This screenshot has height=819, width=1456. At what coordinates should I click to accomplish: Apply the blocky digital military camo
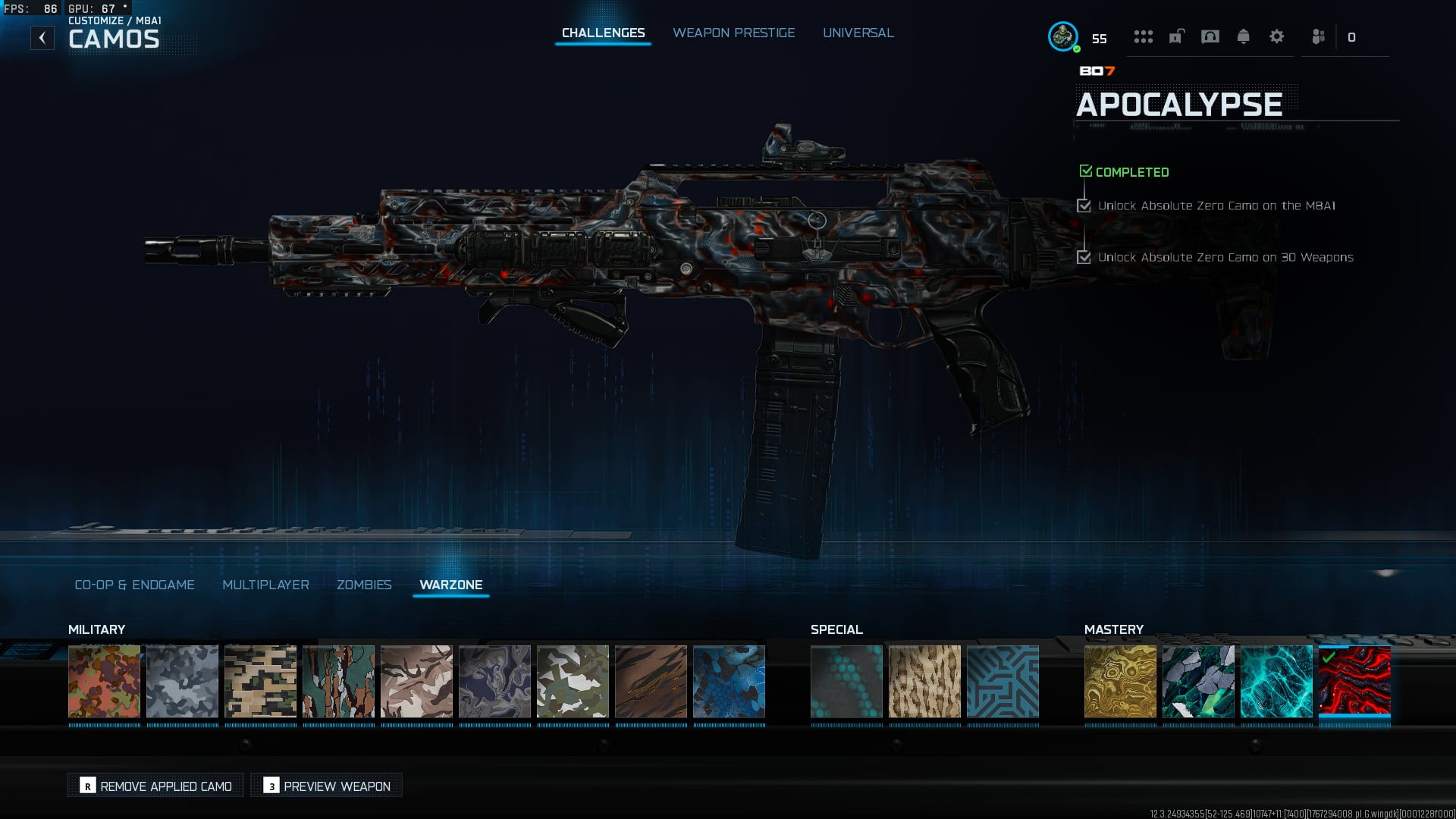tap(260, 681)
